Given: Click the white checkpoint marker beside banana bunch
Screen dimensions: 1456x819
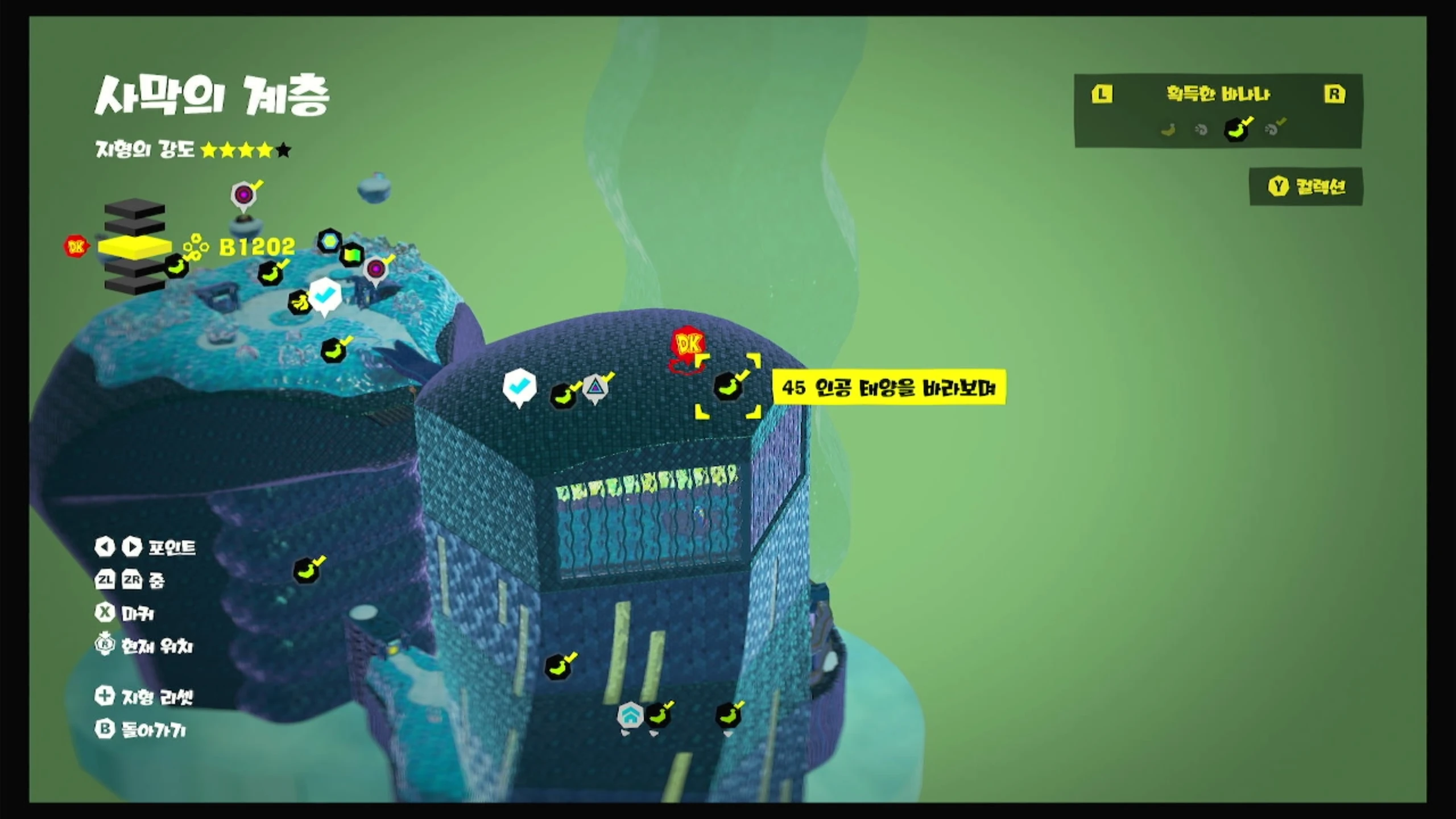Looking at the screenshot, I should [325, 295].
